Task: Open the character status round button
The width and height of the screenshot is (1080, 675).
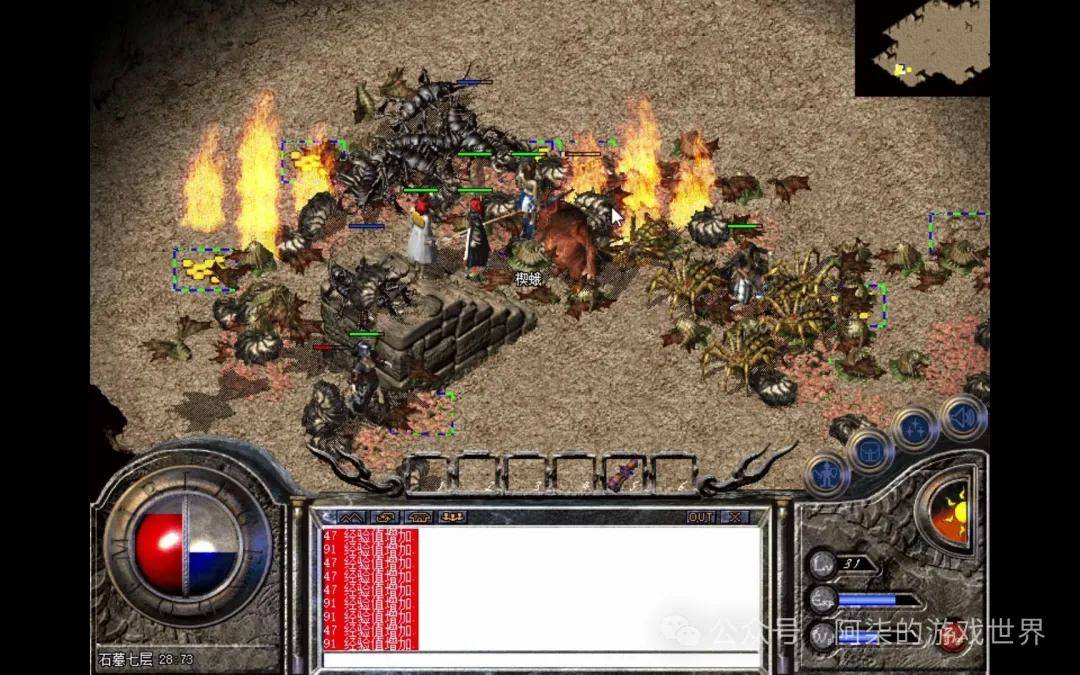Action: point(826,474)
